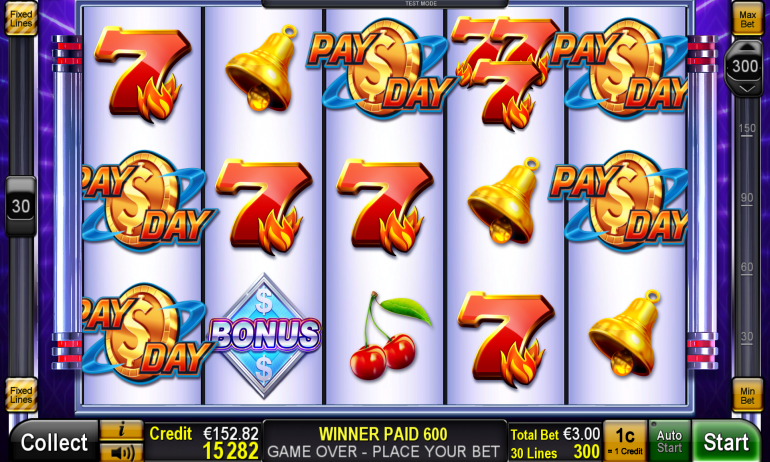The height and width of the screenshot is (462, 770).
Task: Toggle Auto Start mode
Action: (x=669, y=442)
